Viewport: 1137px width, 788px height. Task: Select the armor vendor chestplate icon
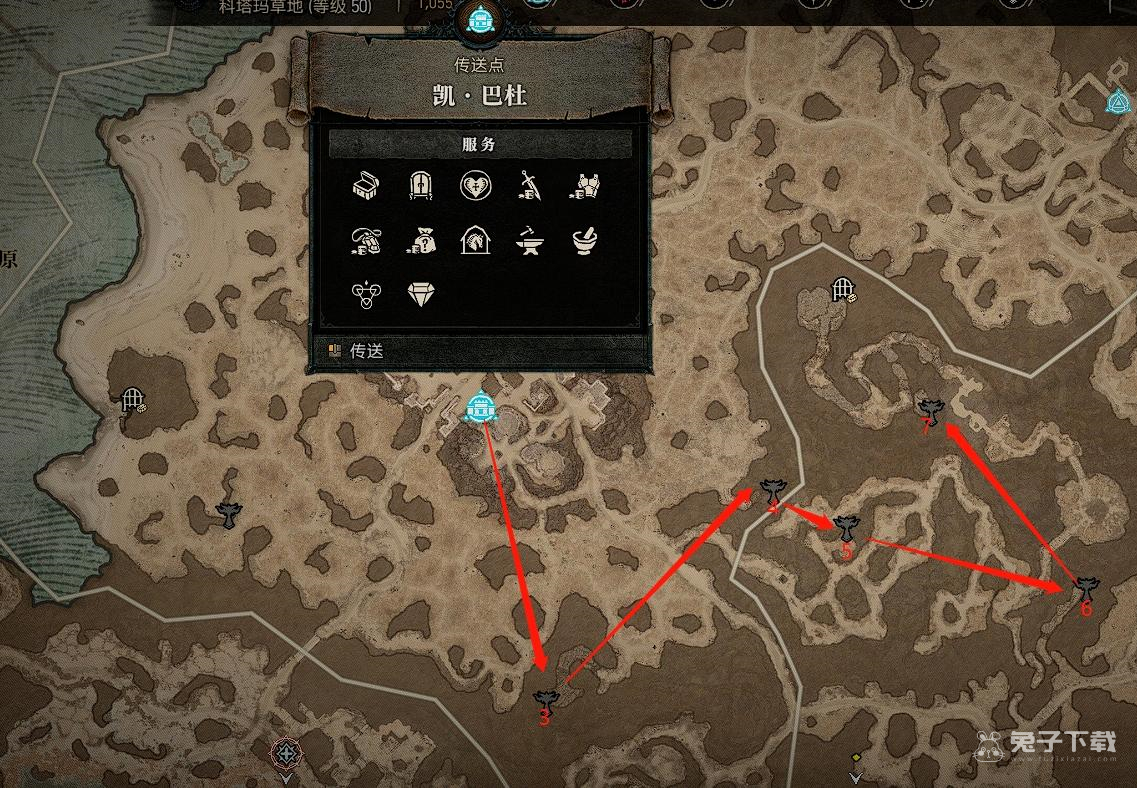click(x=584, y=186)
